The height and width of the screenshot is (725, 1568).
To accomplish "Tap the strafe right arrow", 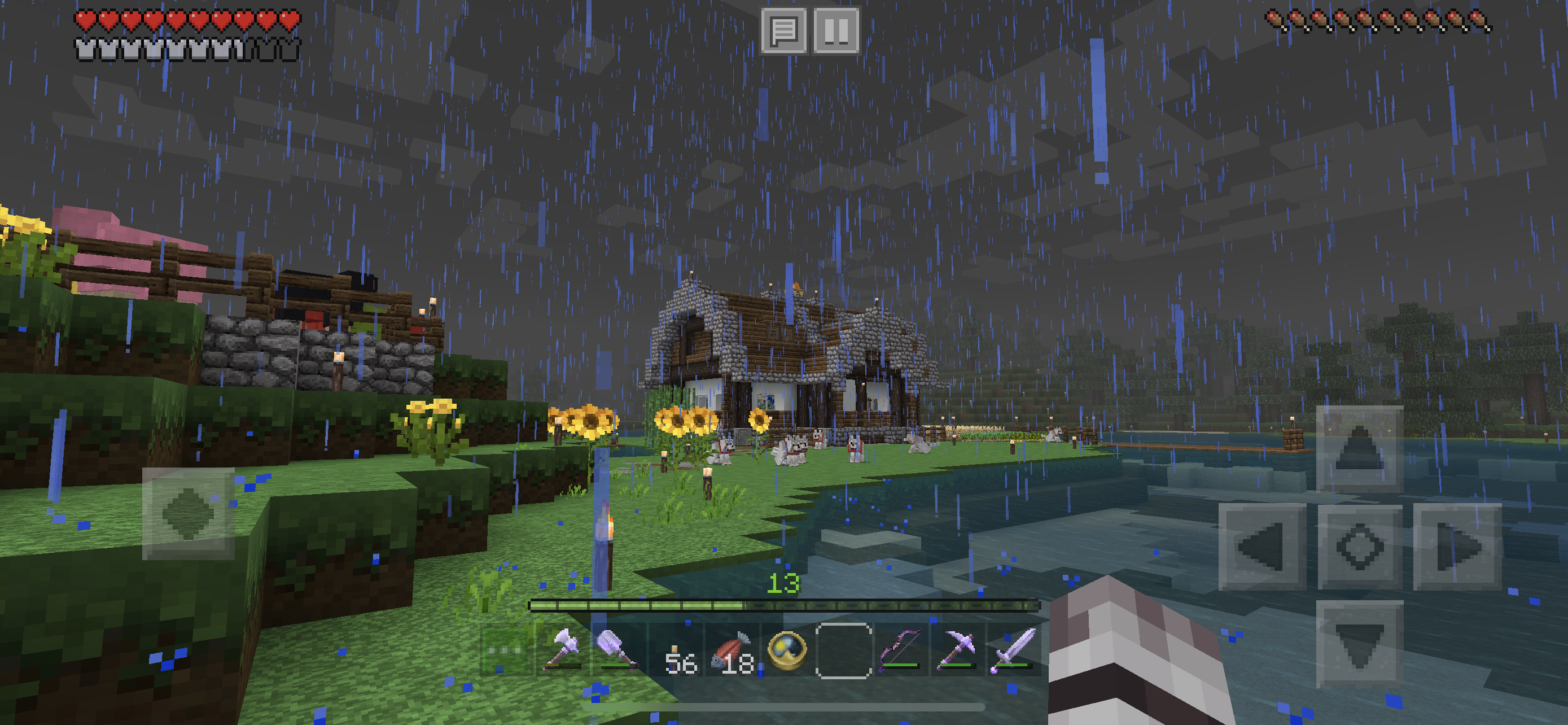I will click(x=1457, y=546).
